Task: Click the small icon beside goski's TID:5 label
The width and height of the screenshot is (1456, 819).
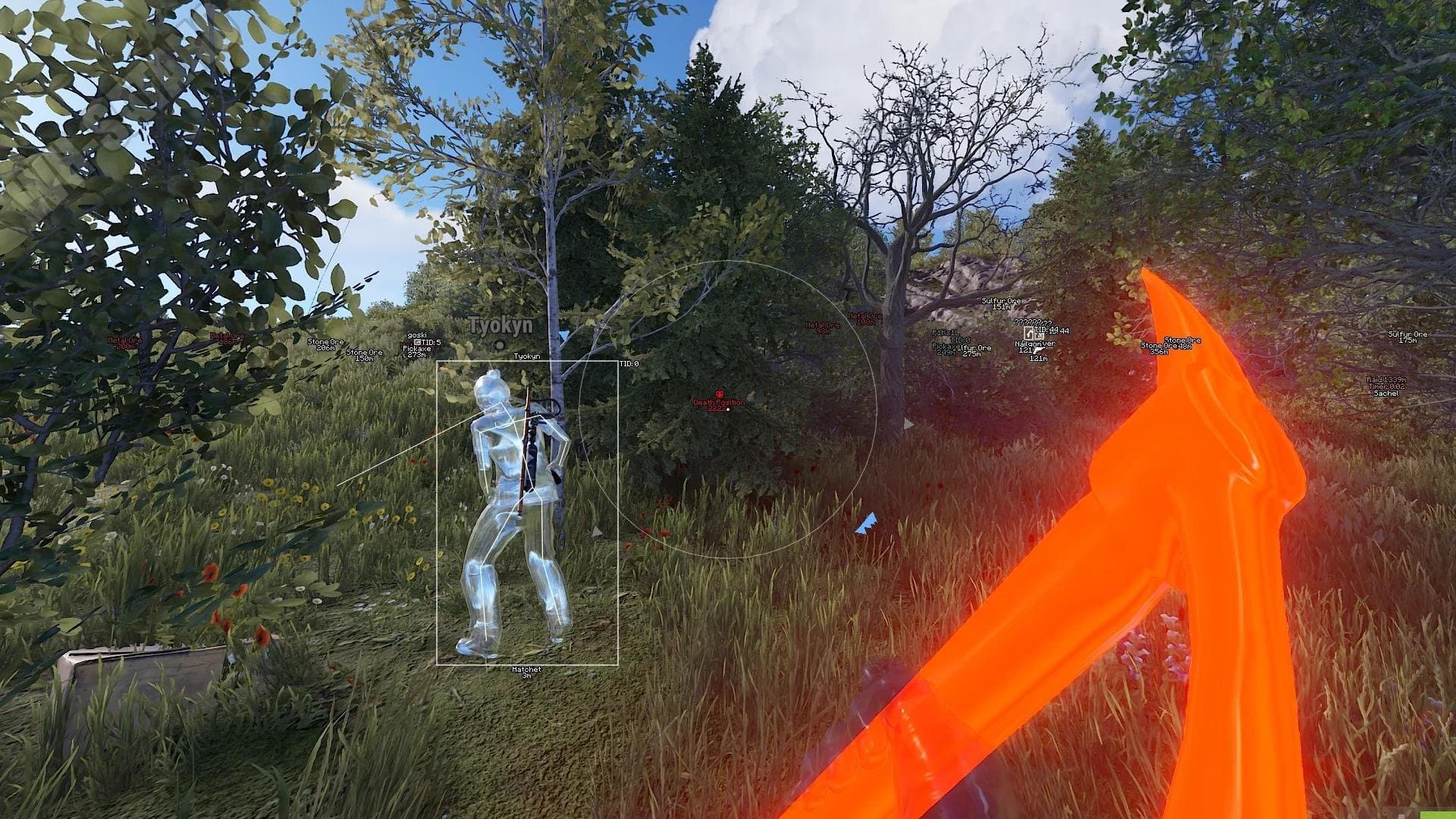Action: click(416, 342)
